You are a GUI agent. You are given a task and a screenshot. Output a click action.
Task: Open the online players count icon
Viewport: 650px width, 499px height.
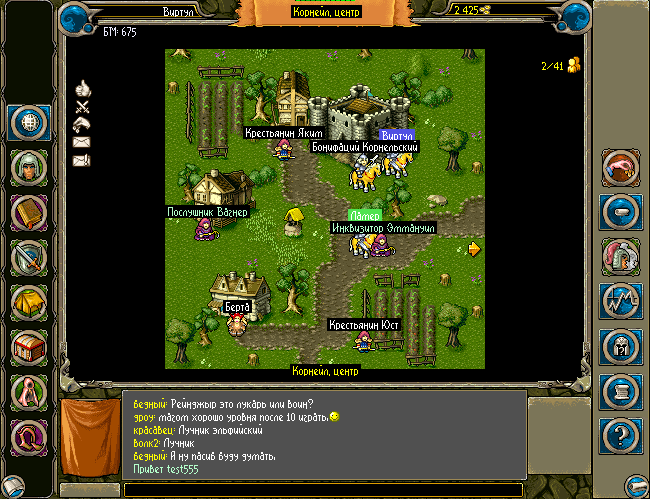574,66
